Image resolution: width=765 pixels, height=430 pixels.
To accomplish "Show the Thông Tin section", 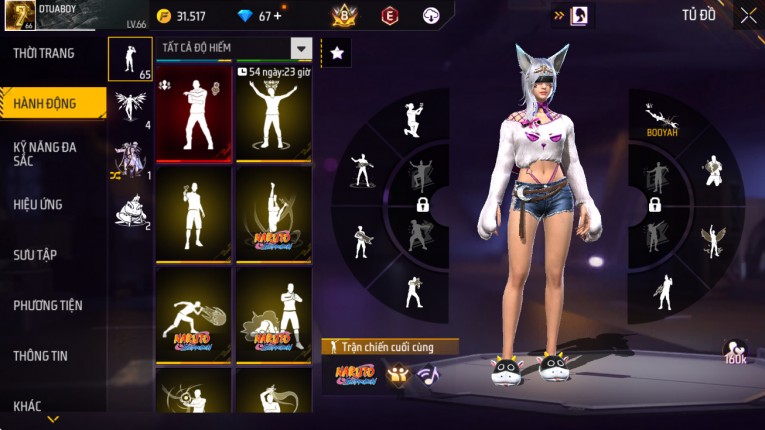I will click(x=38, y=355).
